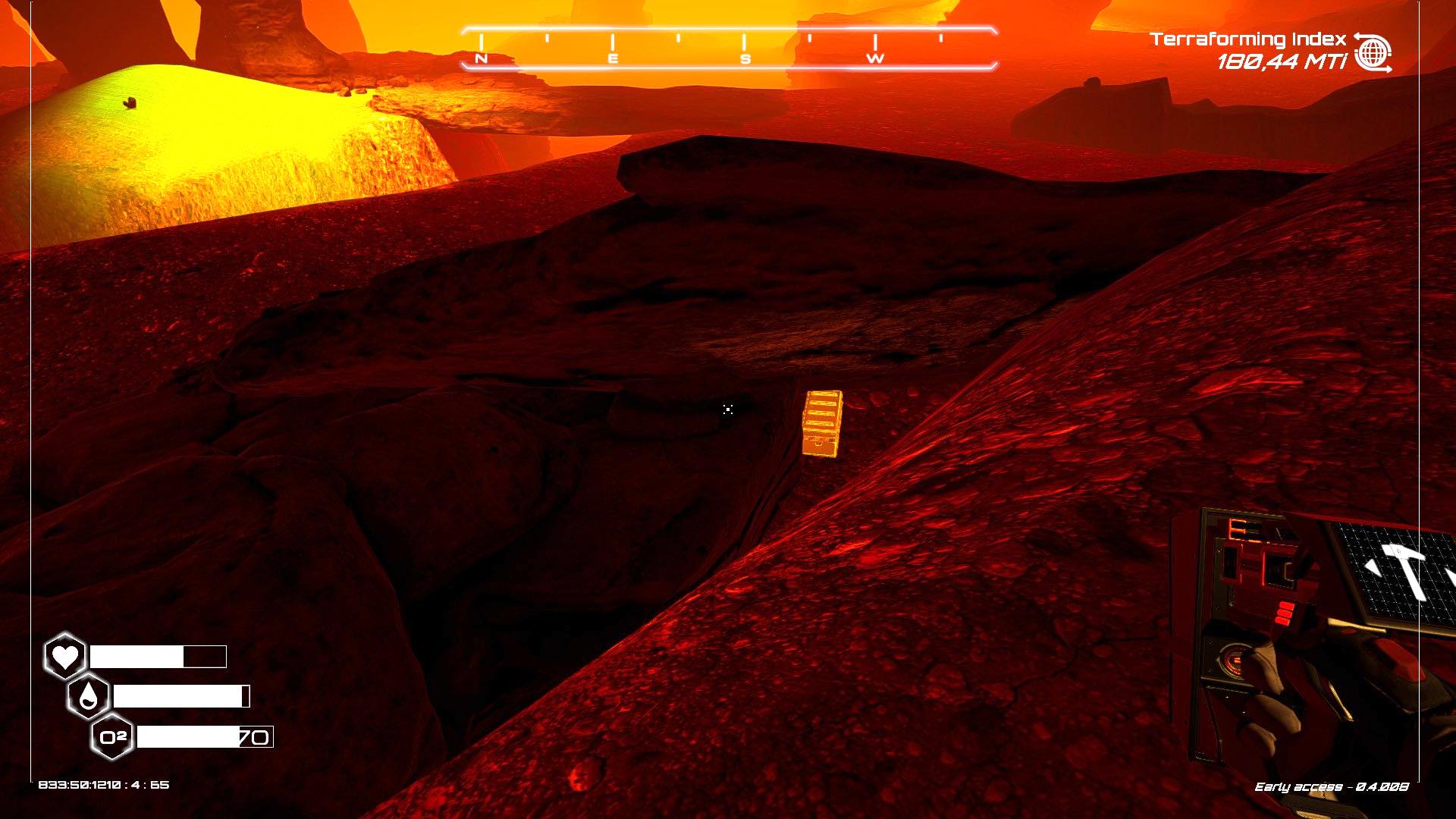Screen dimensions: 1456x819
Task: Select the O2 oxygen hexagon icon
Action: pos(112,736)
